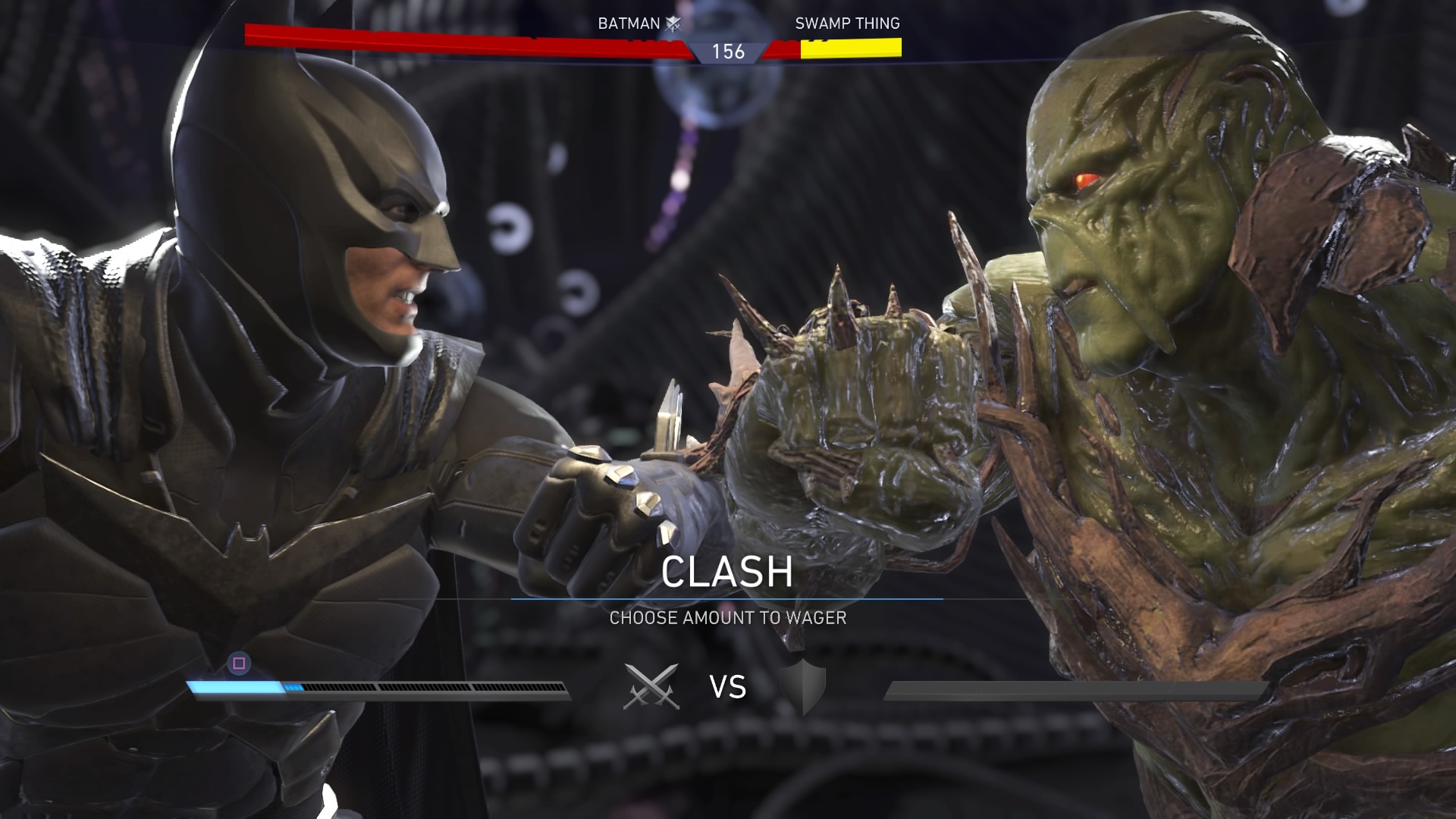Click the Square button prompt icon
The width and height of the screenshot is (1456, 819).
click(237, 664)
